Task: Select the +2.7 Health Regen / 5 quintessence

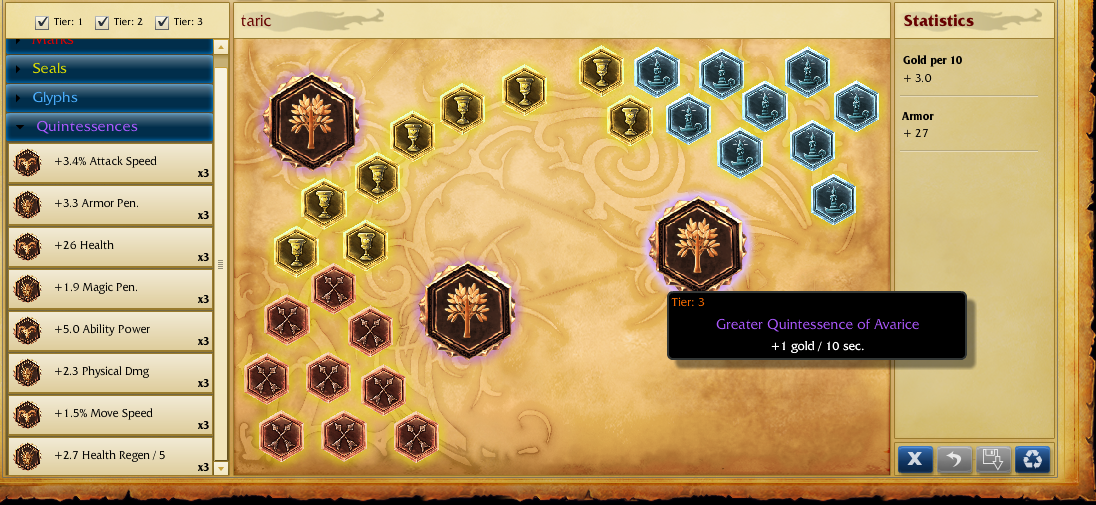Action: pos(110,456)
